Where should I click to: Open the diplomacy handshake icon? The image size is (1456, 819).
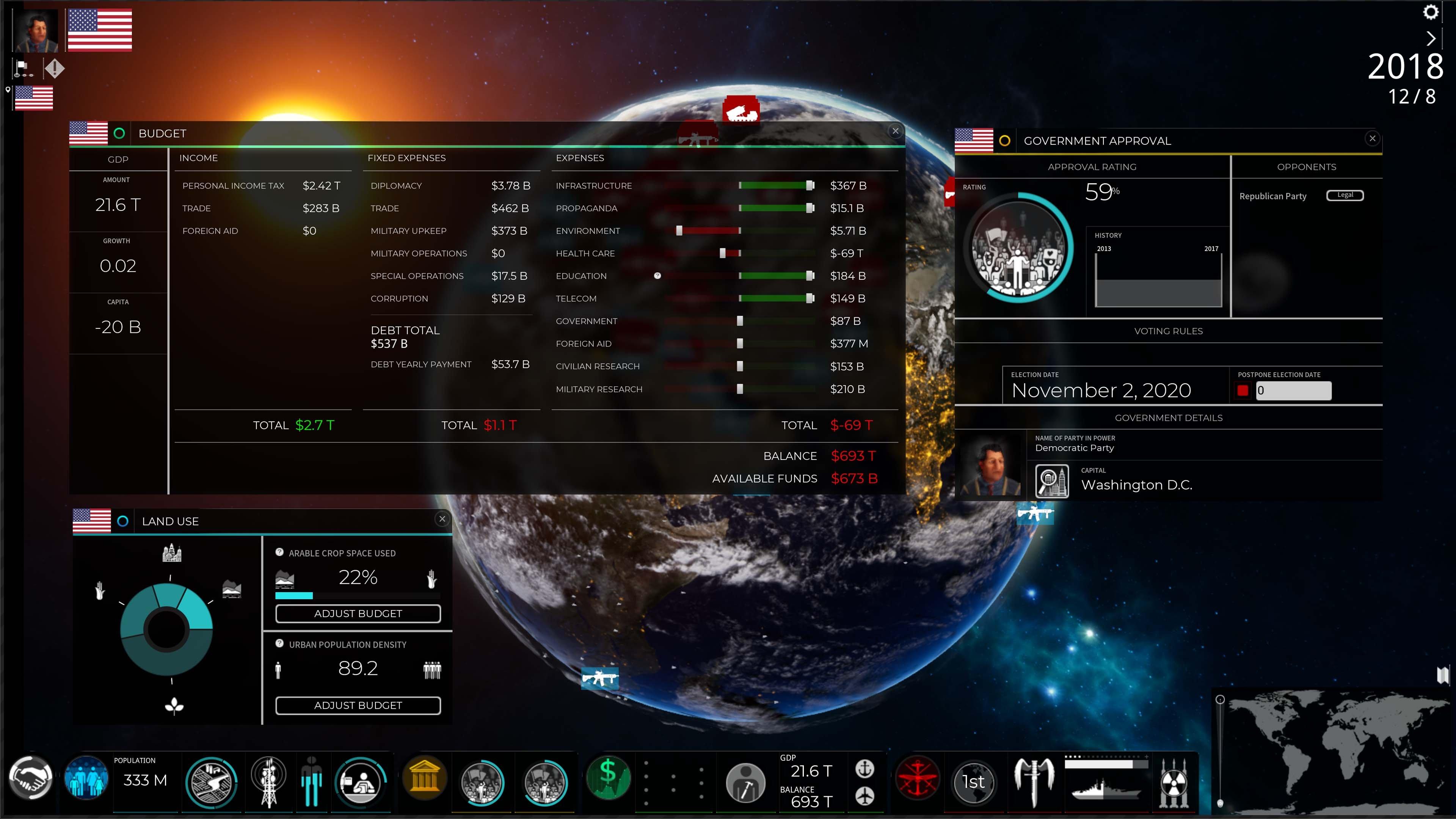pos(31,780)
